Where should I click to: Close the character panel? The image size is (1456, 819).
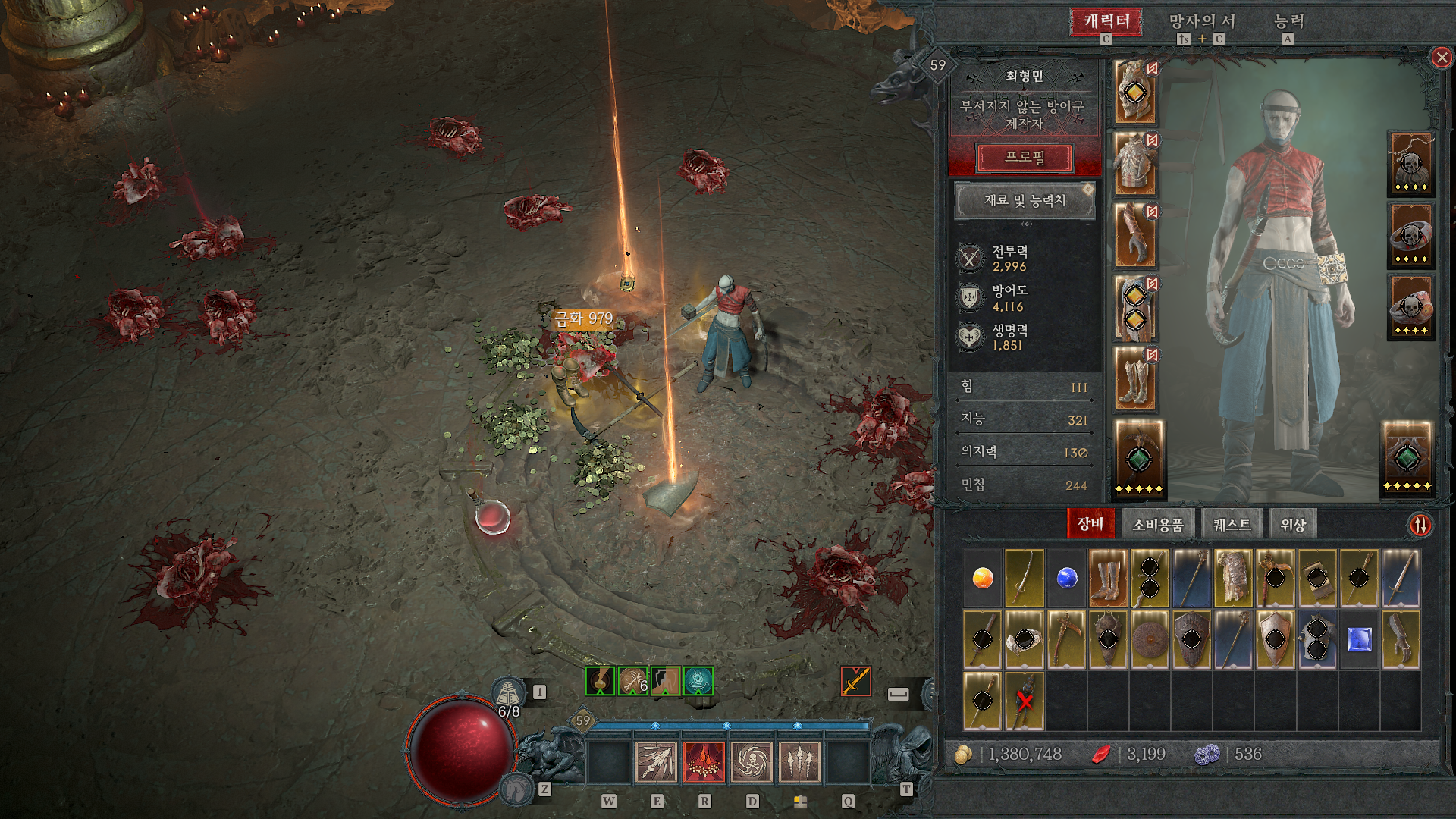click(1441, 58)
